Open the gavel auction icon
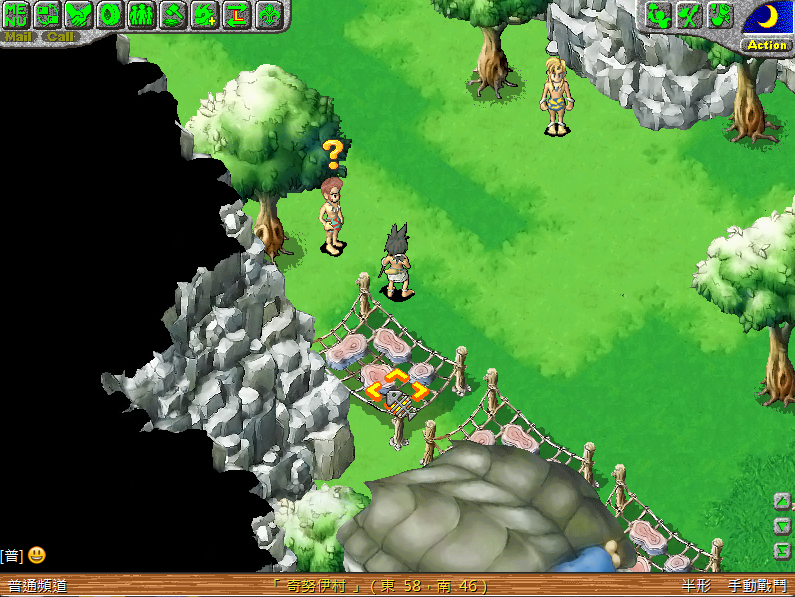The height and width of the screenshot is (597, 795). coord(174,15)
